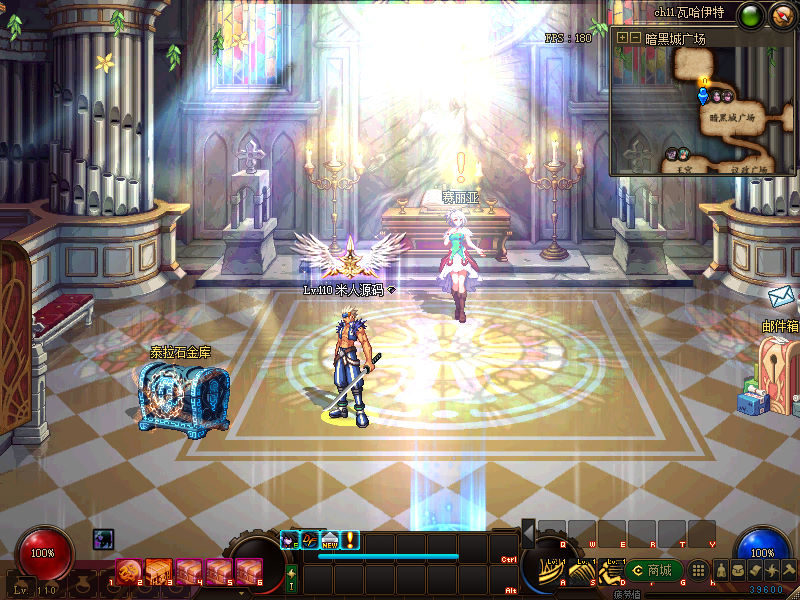Click the yellow exclamation notification icon
The height and width of the screenshot is (600, 800).
[350, 541]
